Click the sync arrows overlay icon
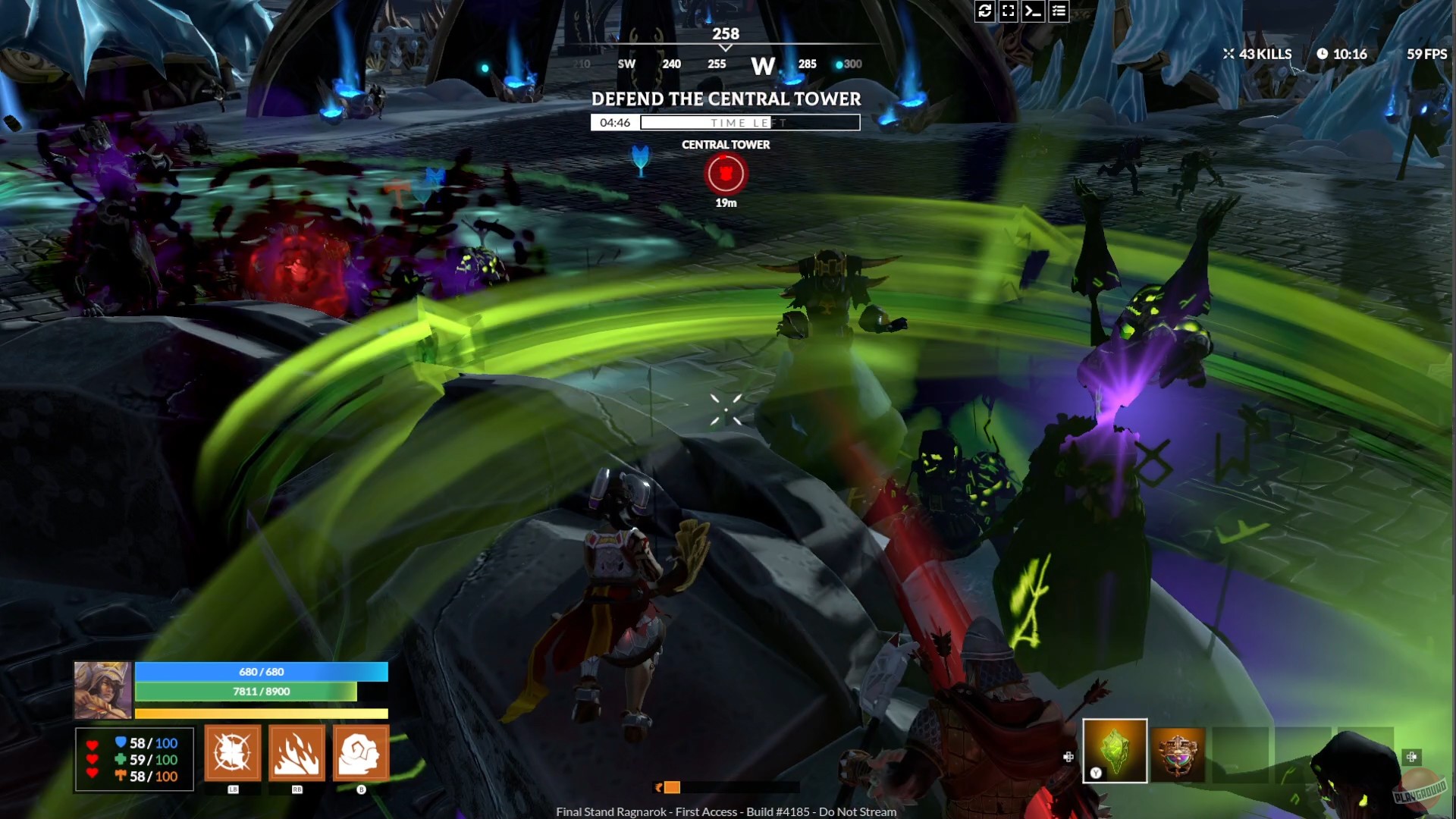 984,11
